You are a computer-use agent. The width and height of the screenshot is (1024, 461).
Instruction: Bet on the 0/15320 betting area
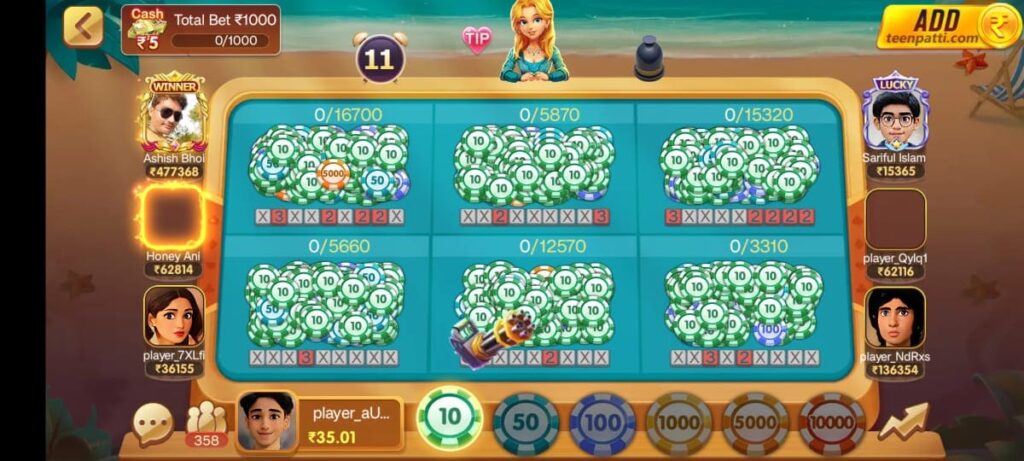coord(739,167)
